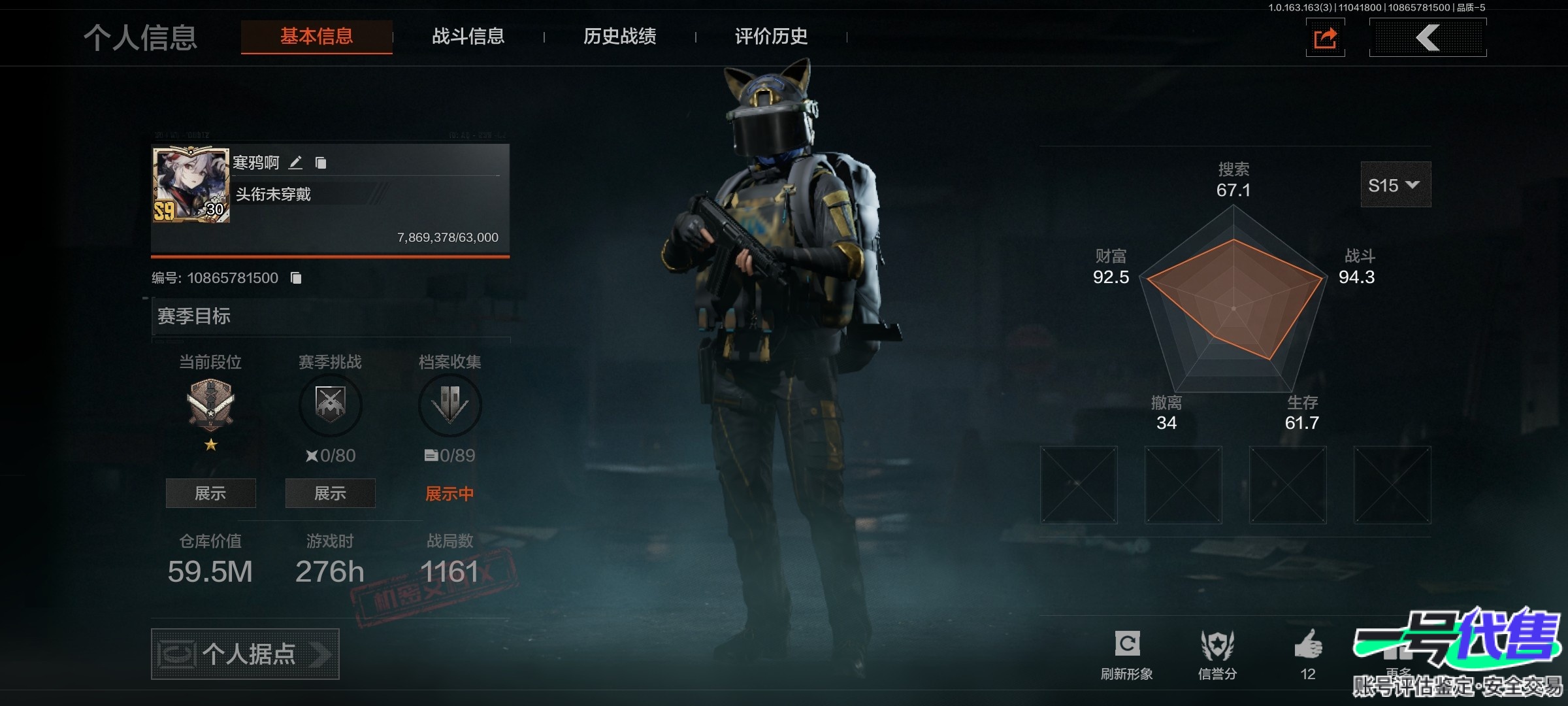Click the share icon button
Image resolution: width=1568 pixels, height=706 pixels.
click(1325, 38)
